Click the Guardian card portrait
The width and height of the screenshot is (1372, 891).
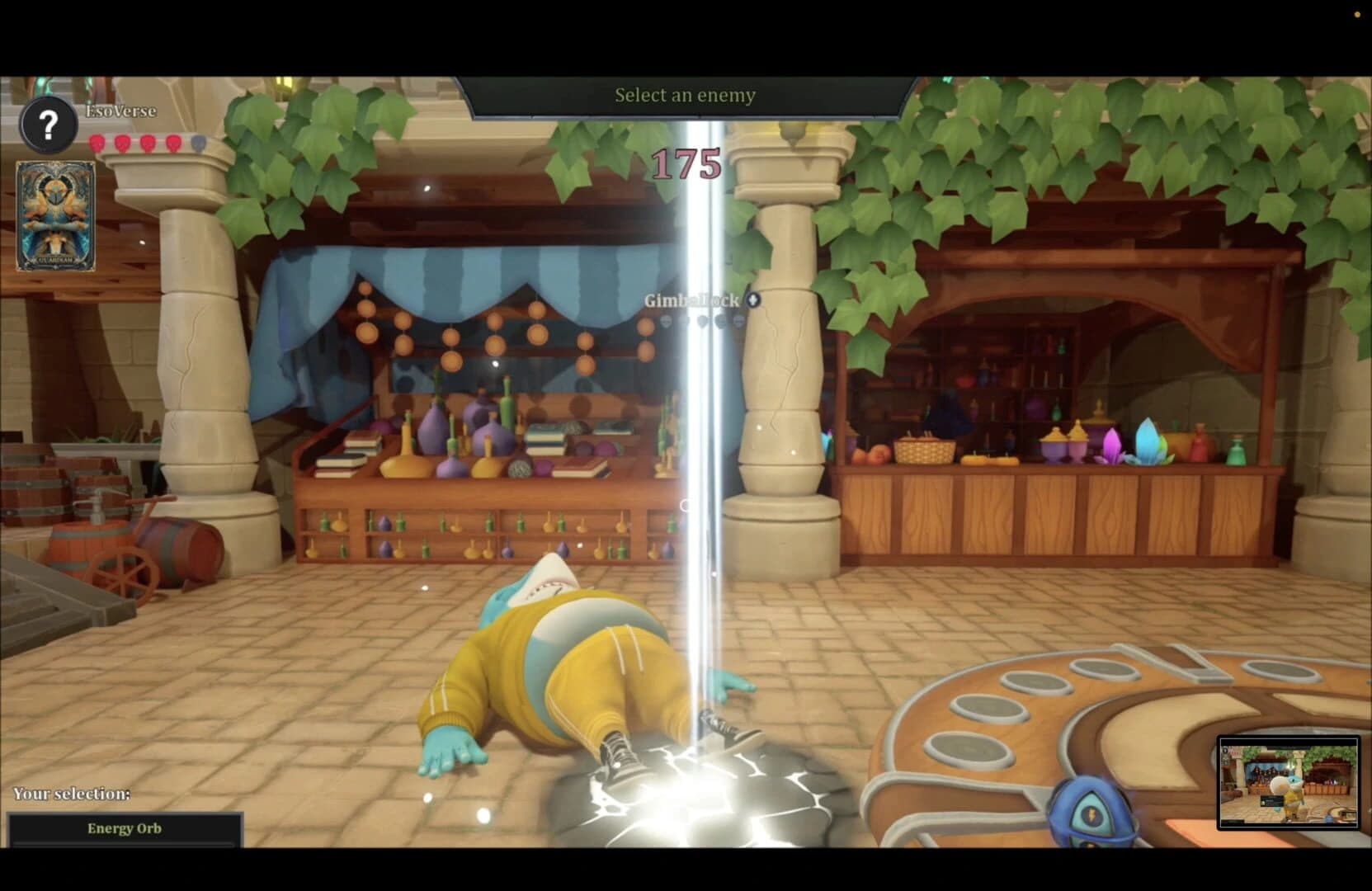(x=54, y=214)
